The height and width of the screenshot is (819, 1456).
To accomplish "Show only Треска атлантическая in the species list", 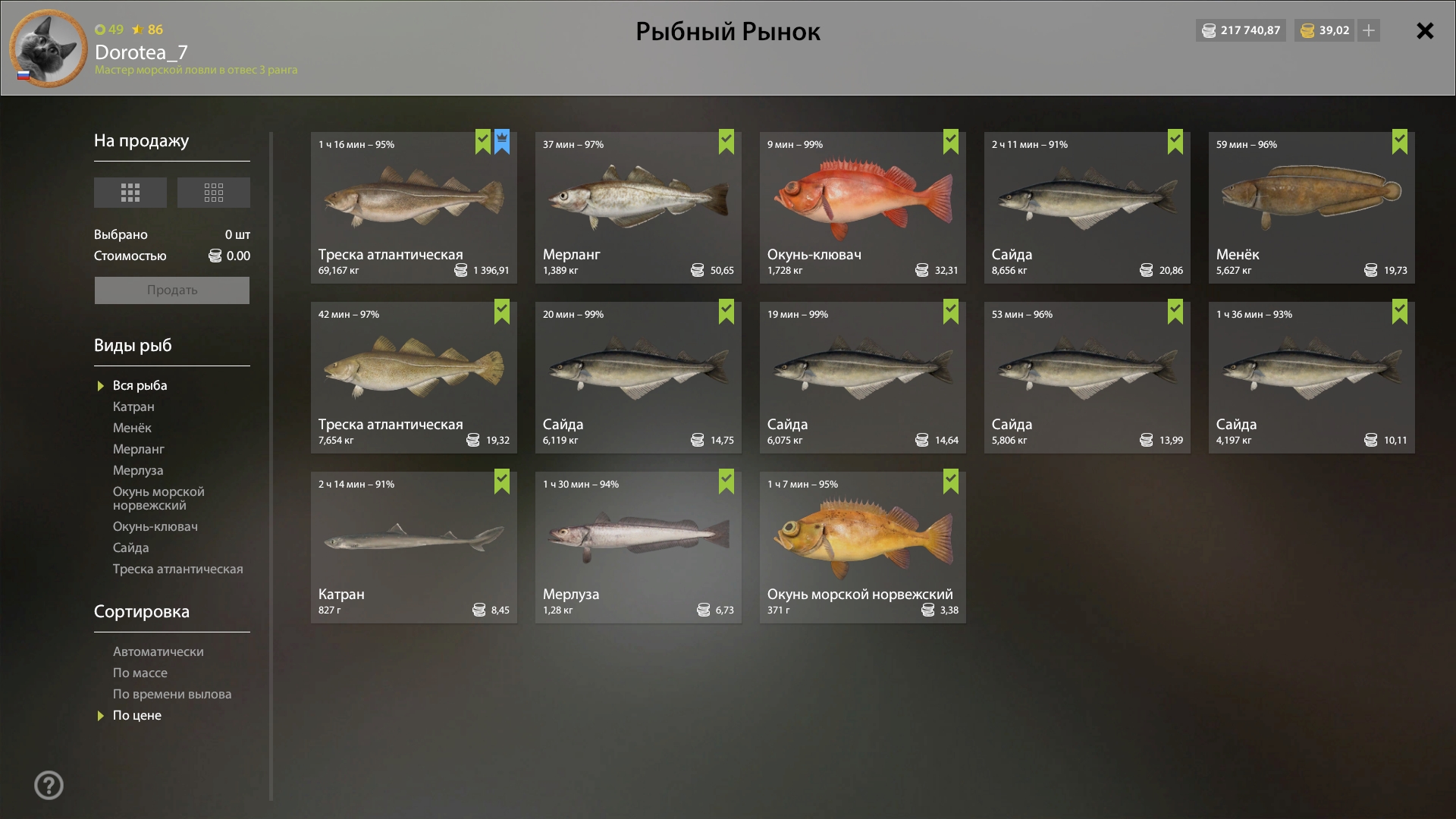I will click(177, 569).
